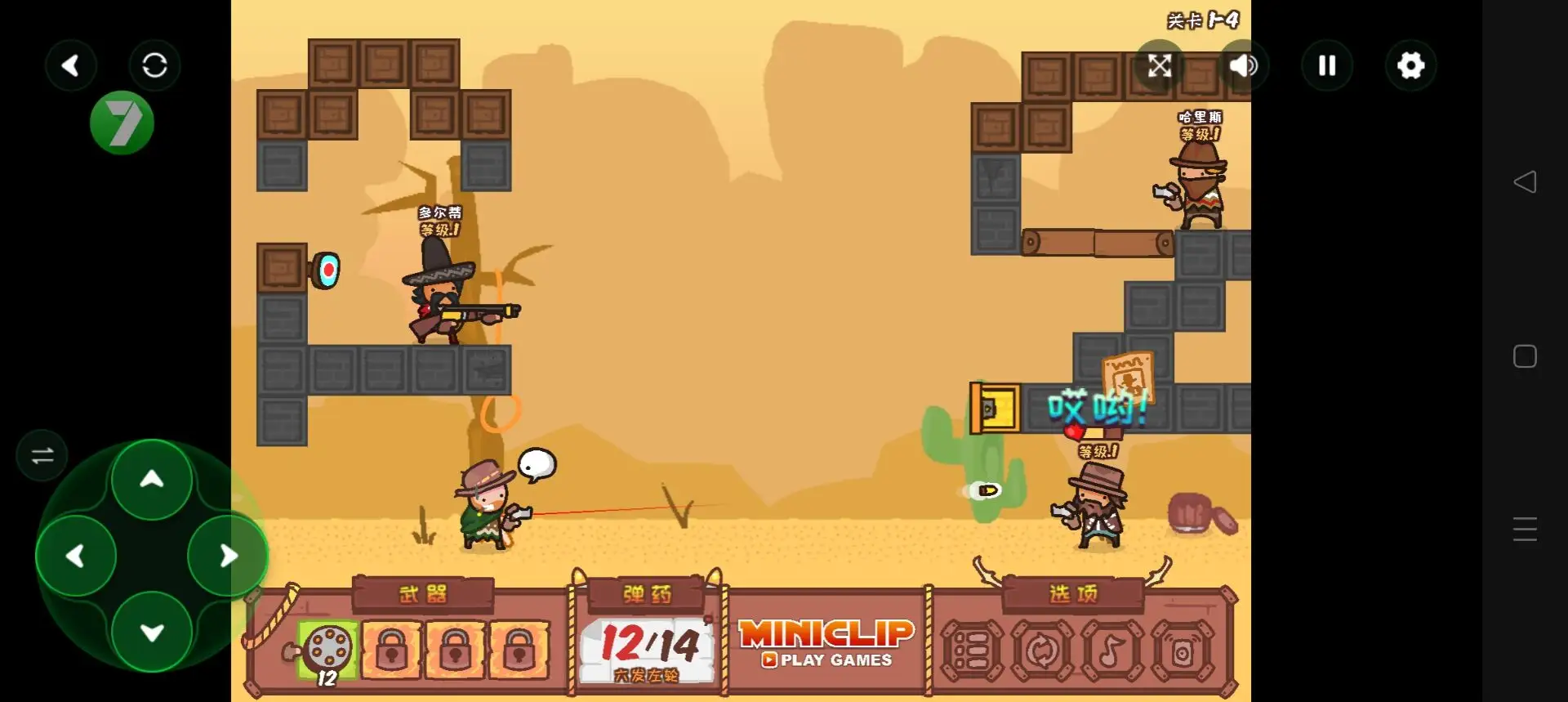Tap the left arrow on the D-pad
The image size is (1568, 702).
[76, 557]
